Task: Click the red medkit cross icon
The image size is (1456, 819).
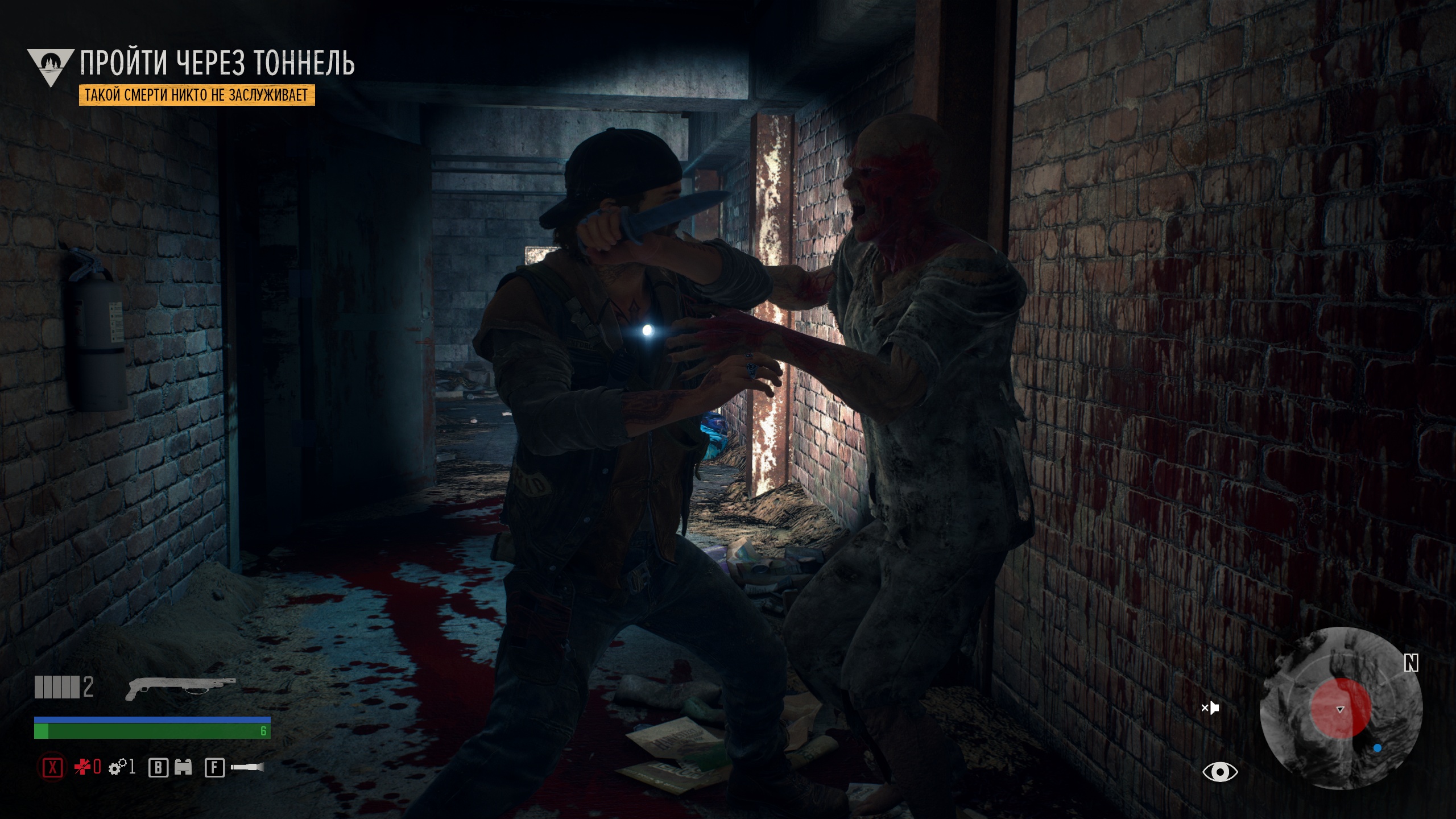Action: tap(82, 768)
